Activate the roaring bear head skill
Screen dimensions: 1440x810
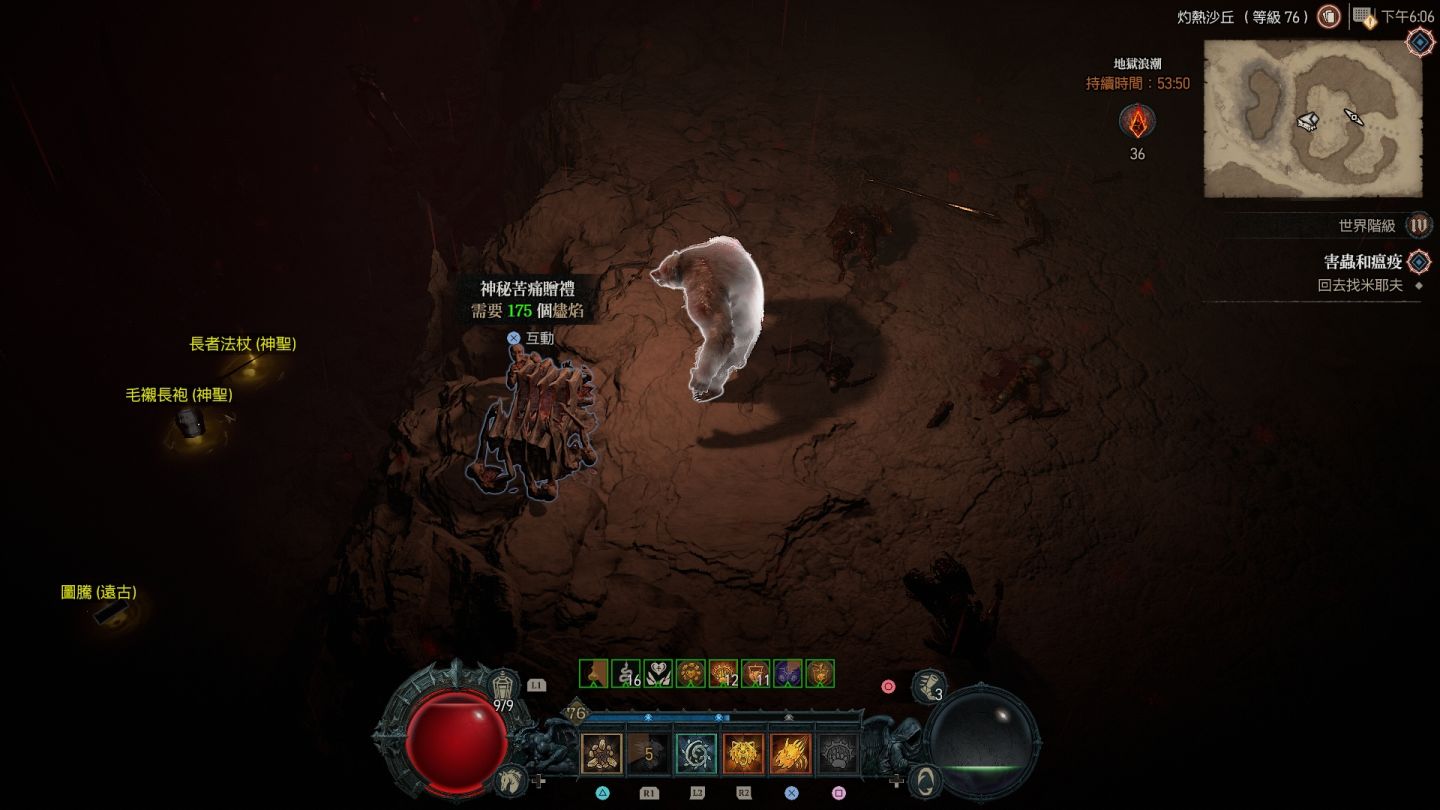point(743,754)
